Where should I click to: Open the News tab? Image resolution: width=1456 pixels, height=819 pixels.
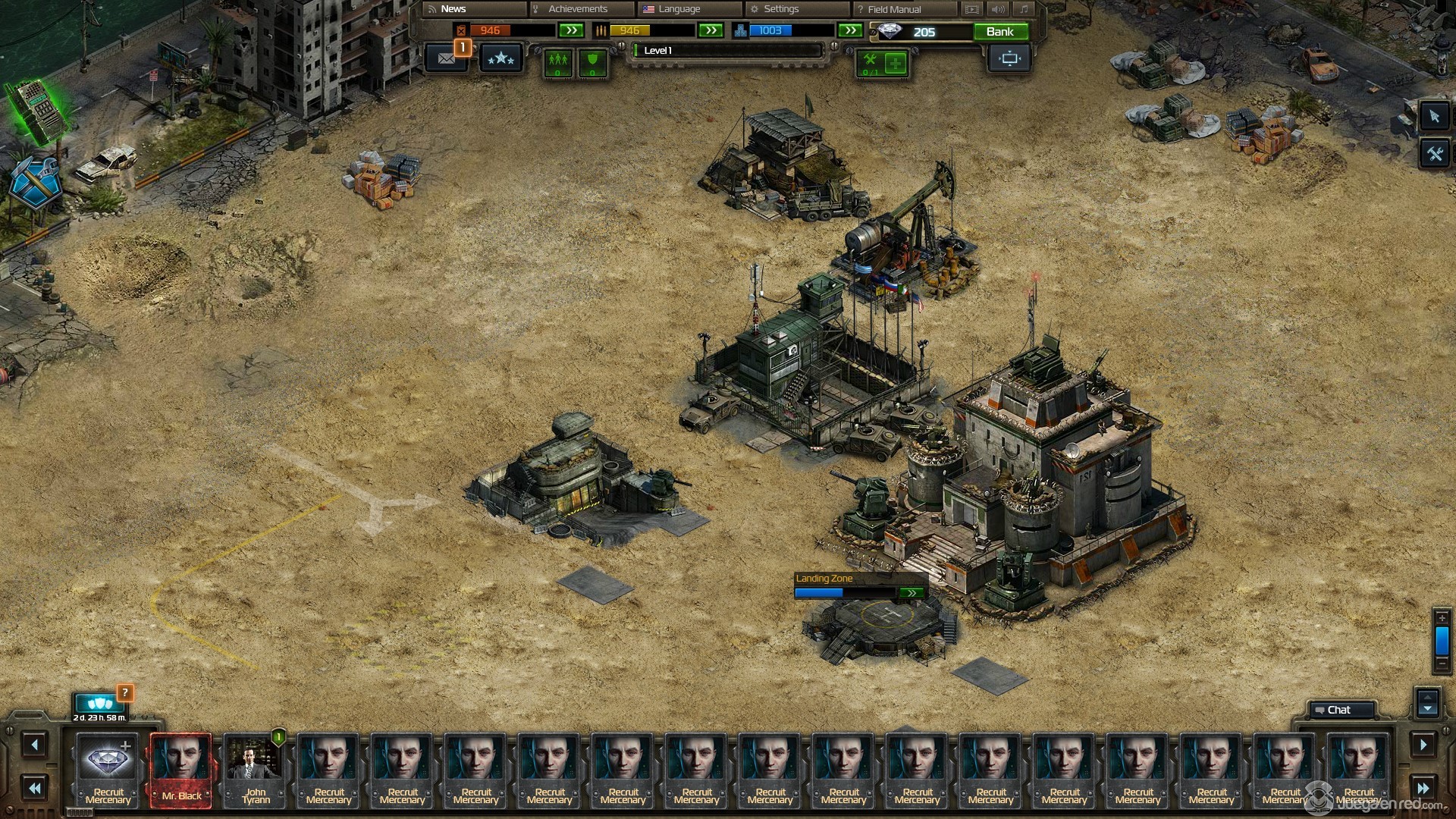point(453,9)
